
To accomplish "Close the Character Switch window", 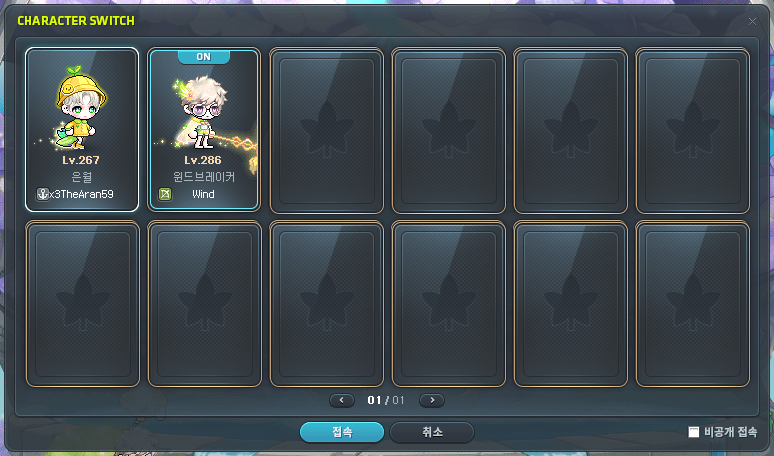I will [x=752, y=20].
